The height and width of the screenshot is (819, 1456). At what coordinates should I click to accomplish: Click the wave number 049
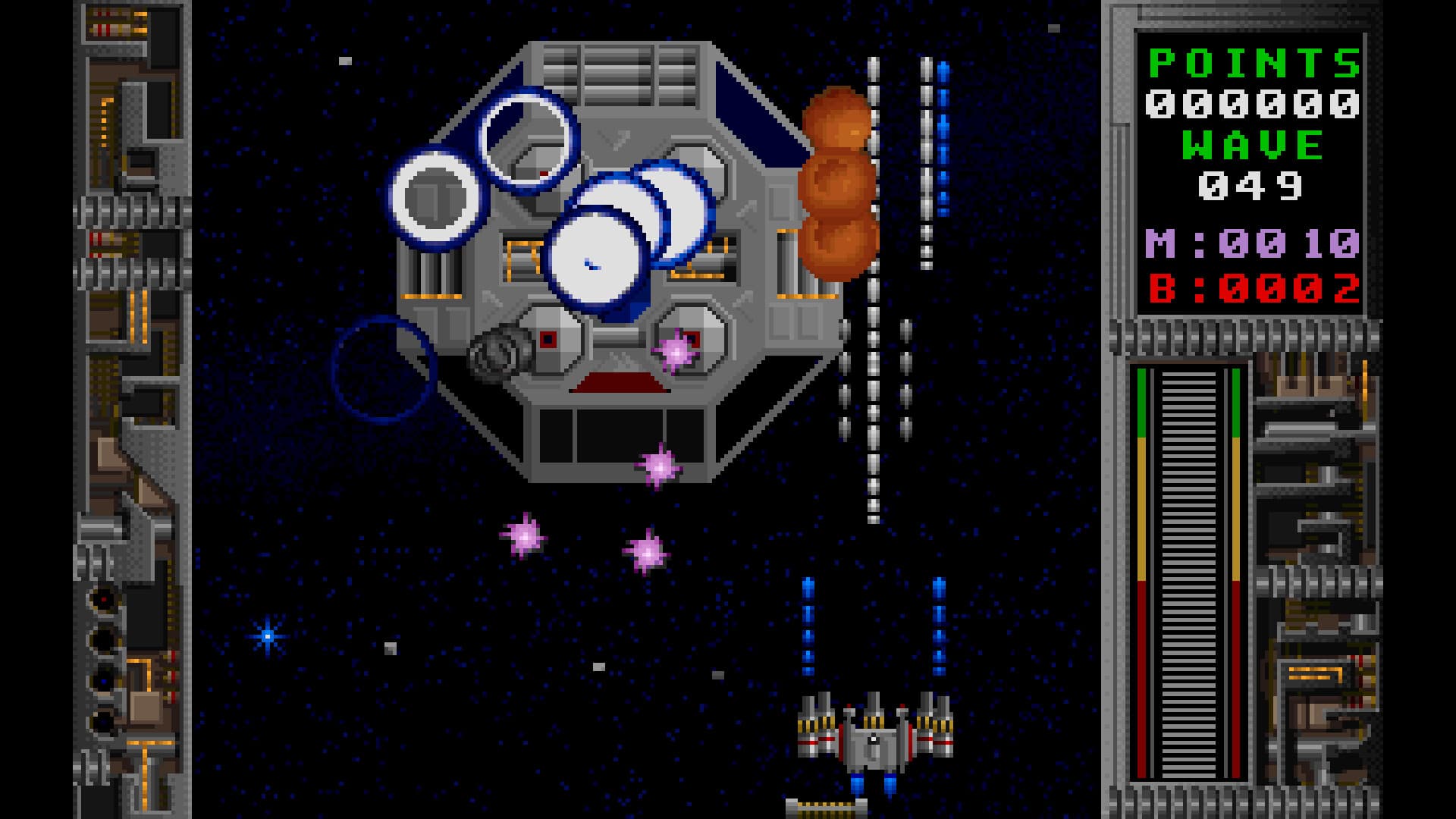(1253, 186)
